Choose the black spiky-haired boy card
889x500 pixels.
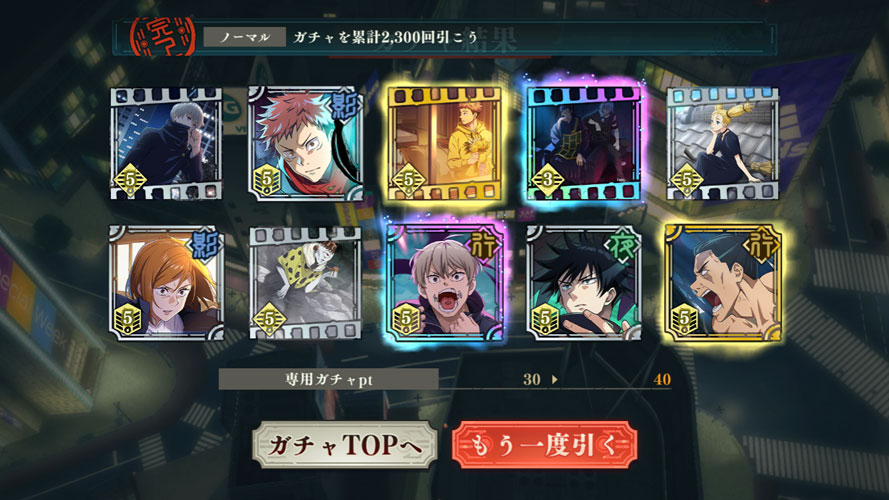pyautogui.click(x=583, y=282)
